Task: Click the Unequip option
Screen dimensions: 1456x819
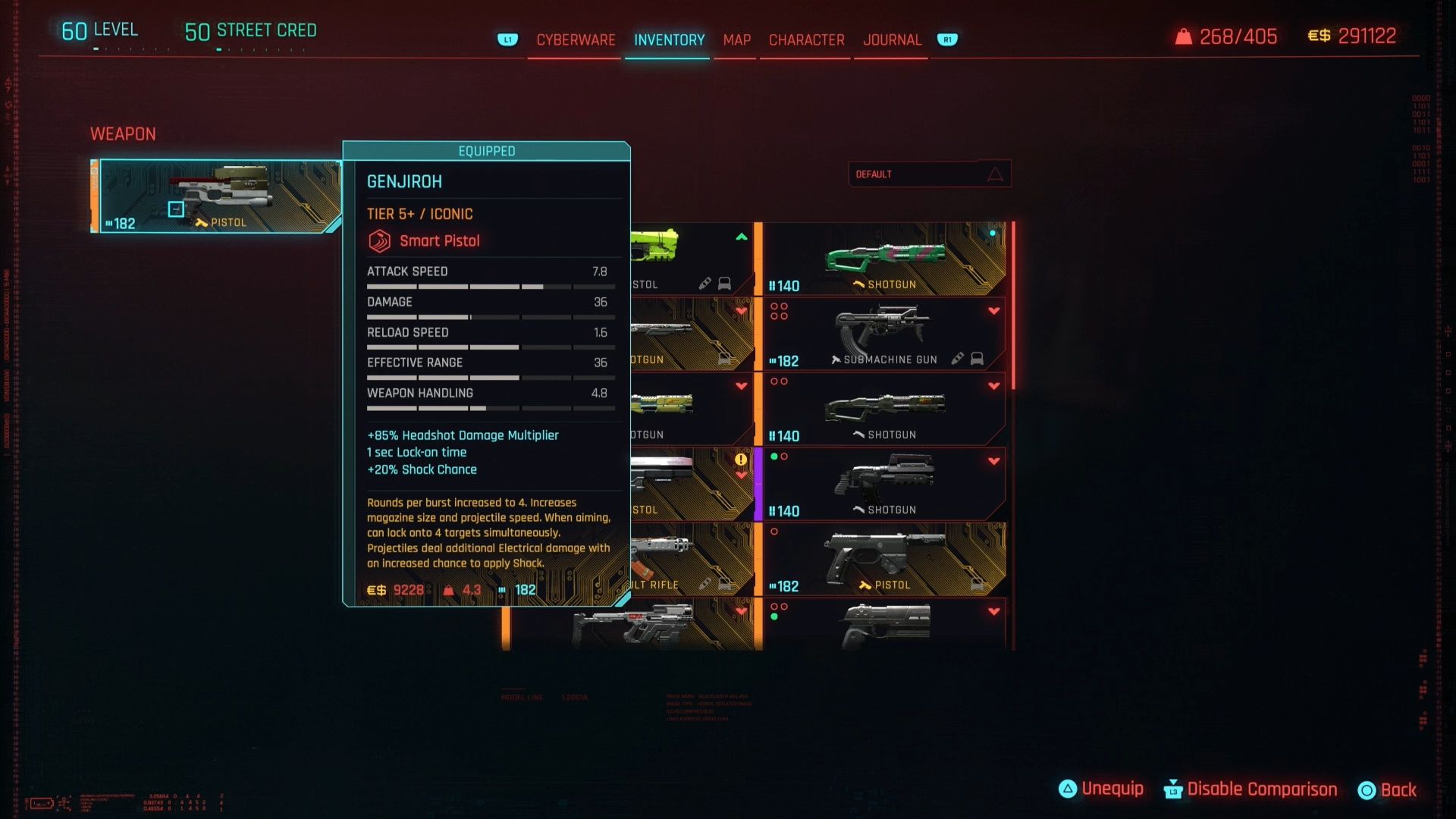Action: click(1101, 789)
